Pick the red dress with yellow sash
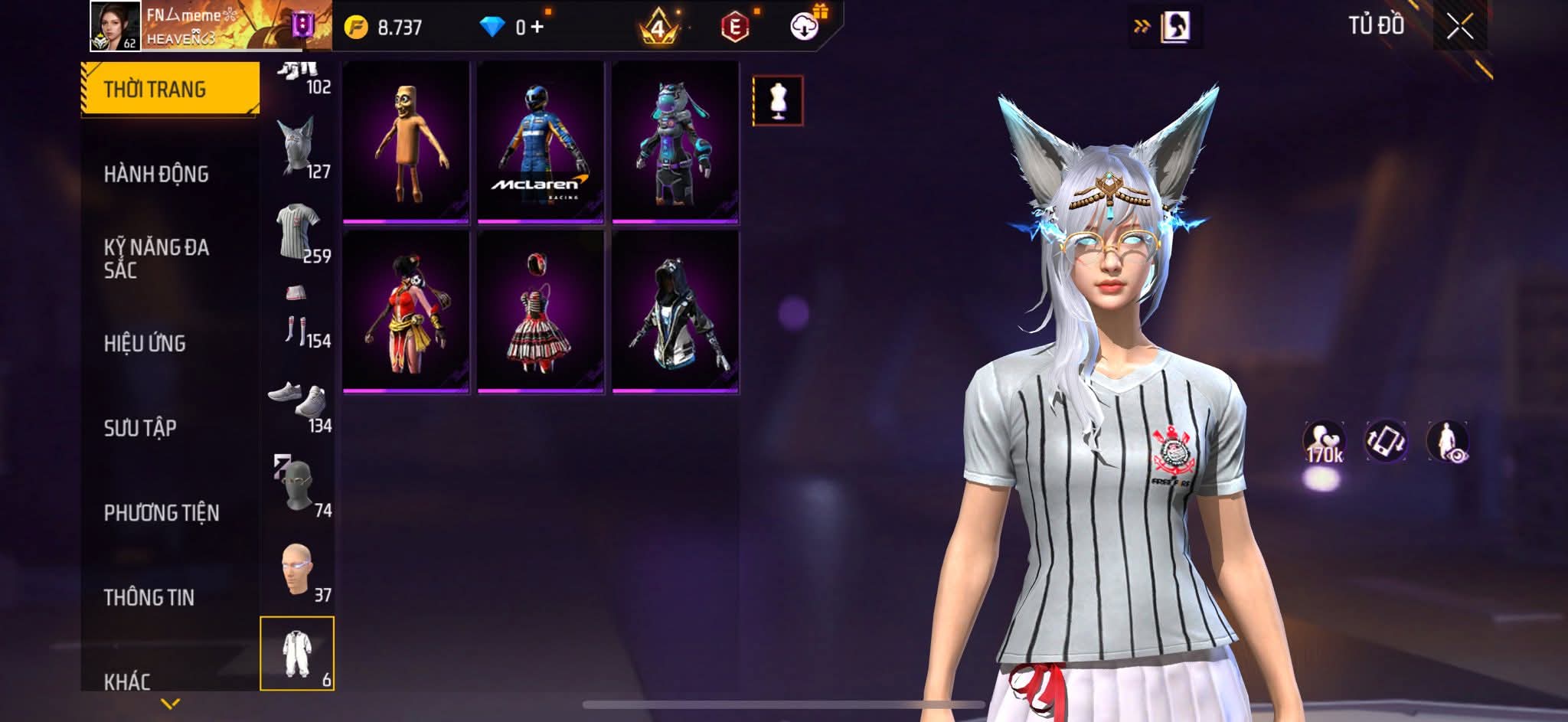Image resolution: width=1568 pixels, height=722 pixels. pos(406,312)
